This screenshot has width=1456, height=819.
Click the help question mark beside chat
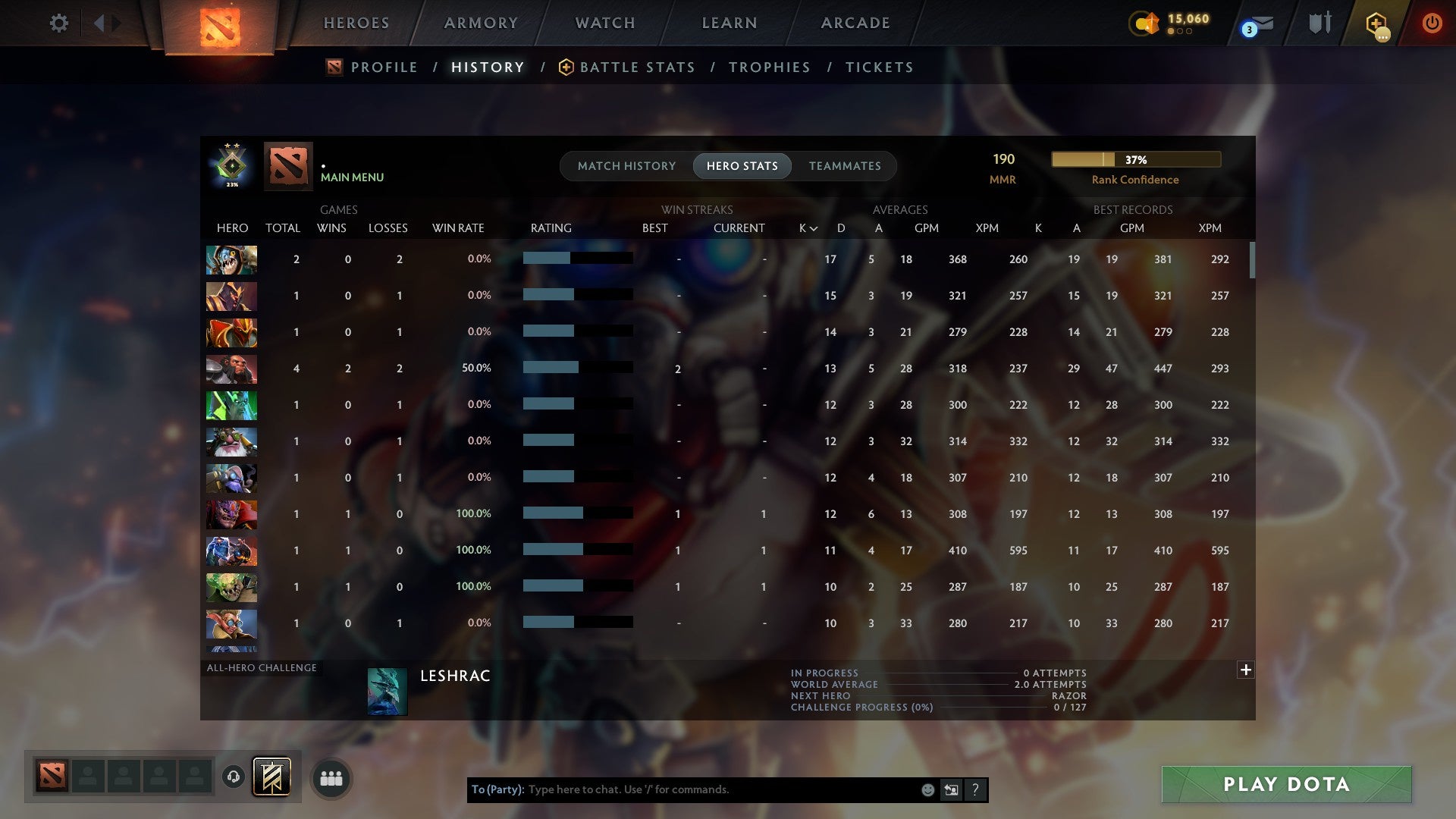(975, 789)
